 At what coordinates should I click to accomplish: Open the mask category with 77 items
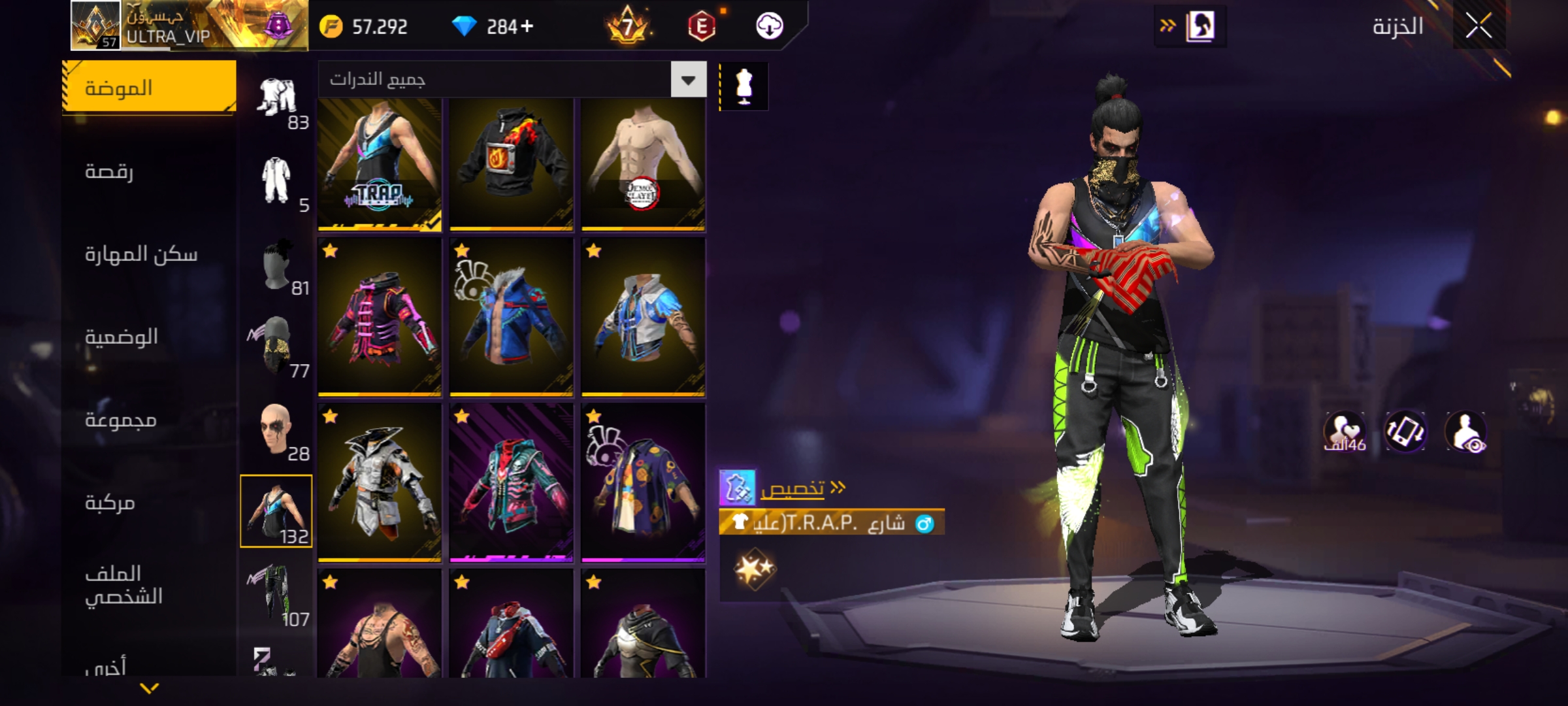276,346
